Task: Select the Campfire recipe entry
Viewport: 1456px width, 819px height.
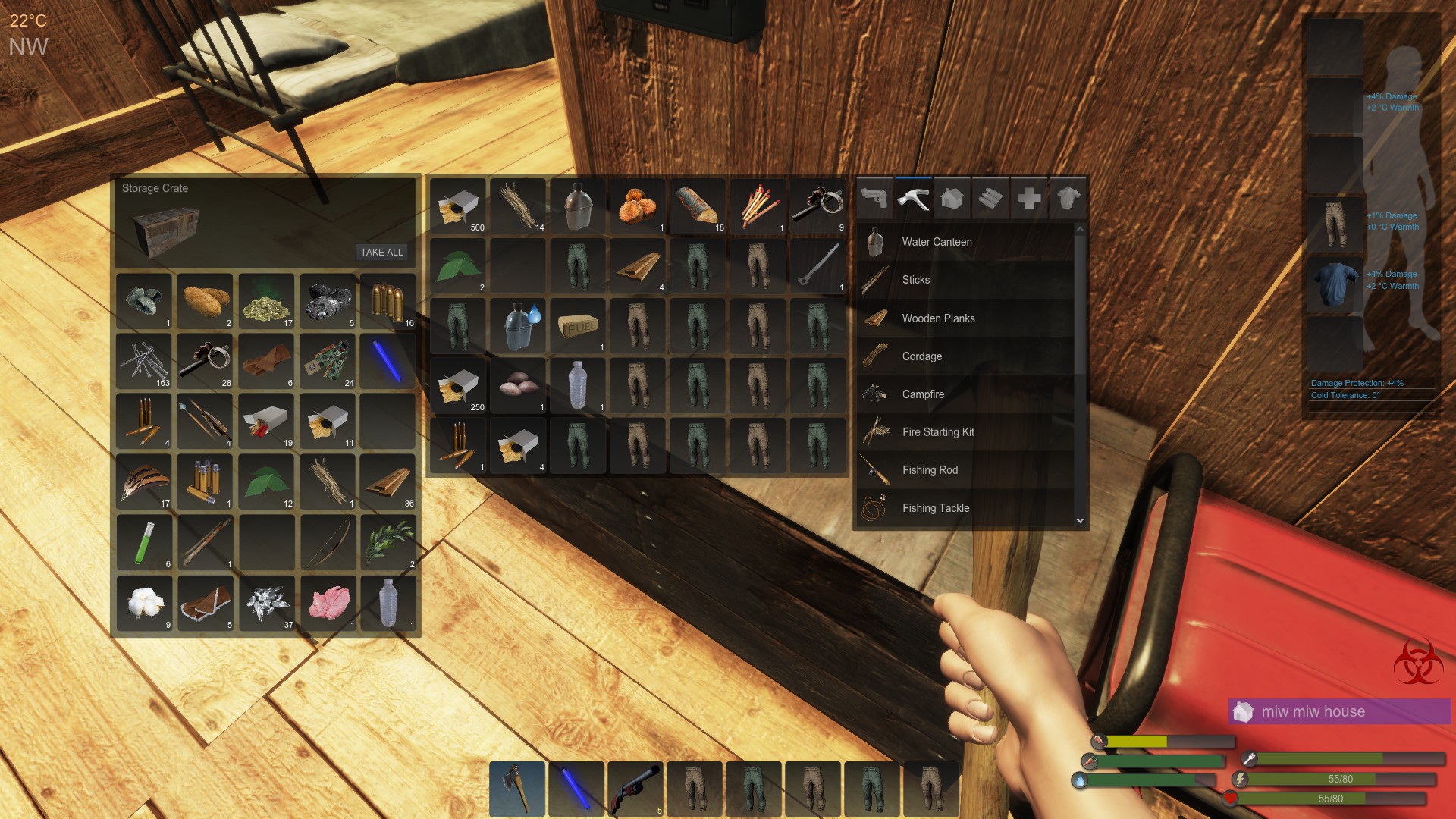Action: point(922,394)
